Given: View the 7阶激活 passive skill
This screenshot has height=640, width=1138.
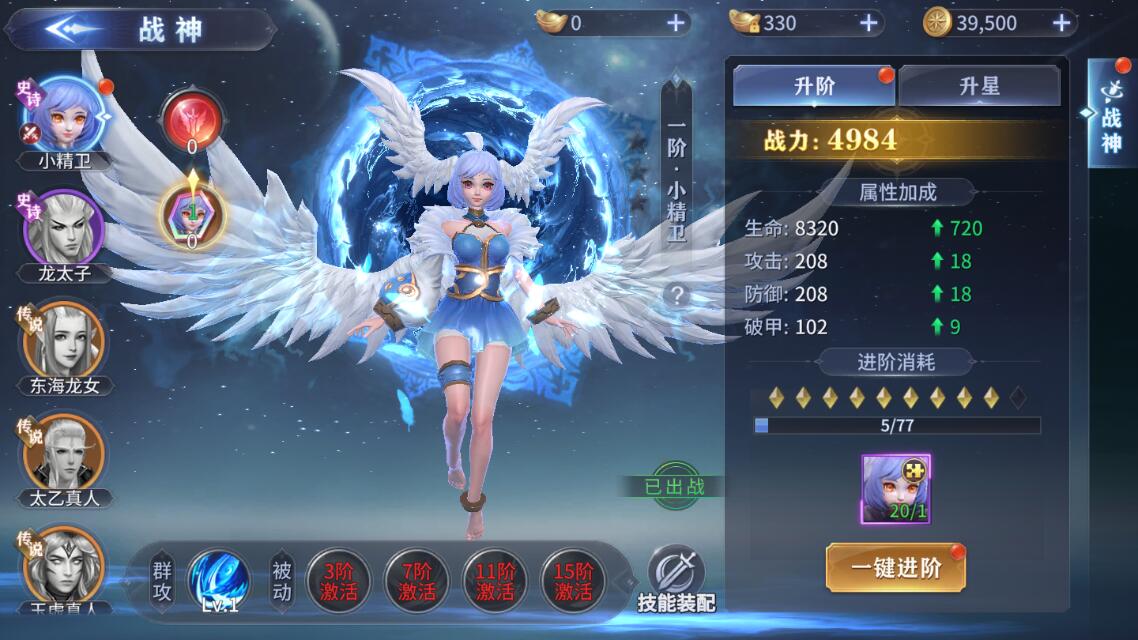Looking at the screenshot, I should point(416,580).
